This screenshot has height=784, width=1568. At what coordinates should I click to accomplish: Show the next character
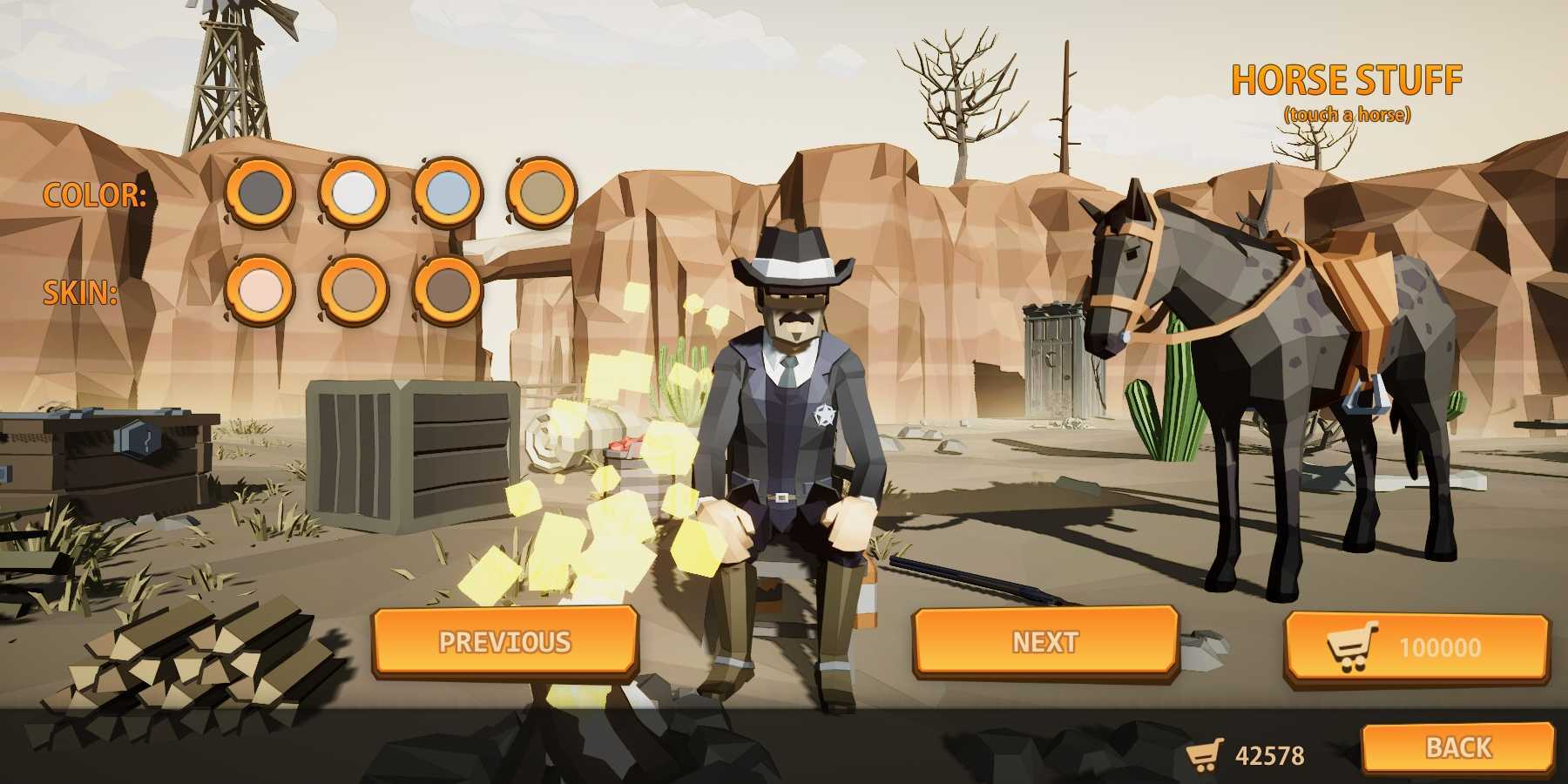tap(1045, 642)
